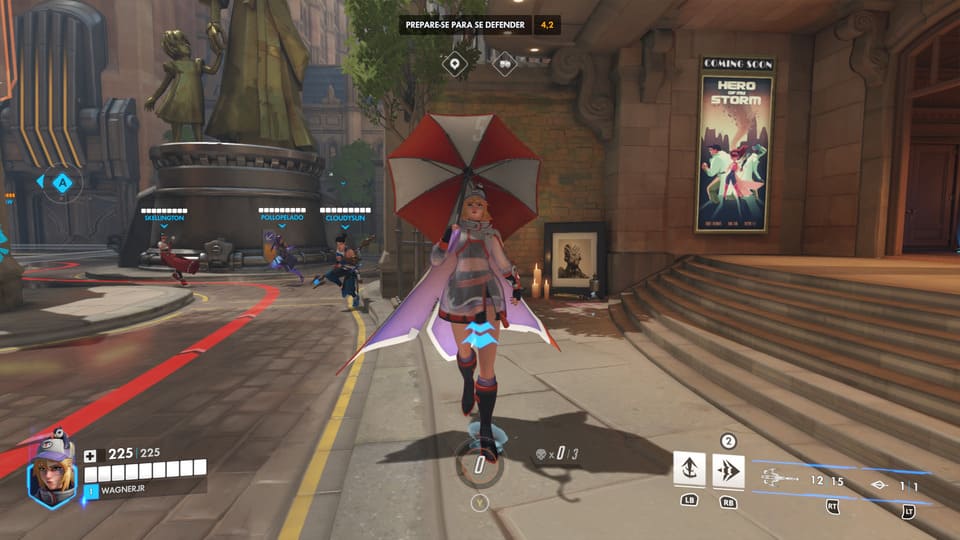
Task: Select teammate POLLOPELADO's nameplate
Action: pyautogui.click(x=280, y=215)
